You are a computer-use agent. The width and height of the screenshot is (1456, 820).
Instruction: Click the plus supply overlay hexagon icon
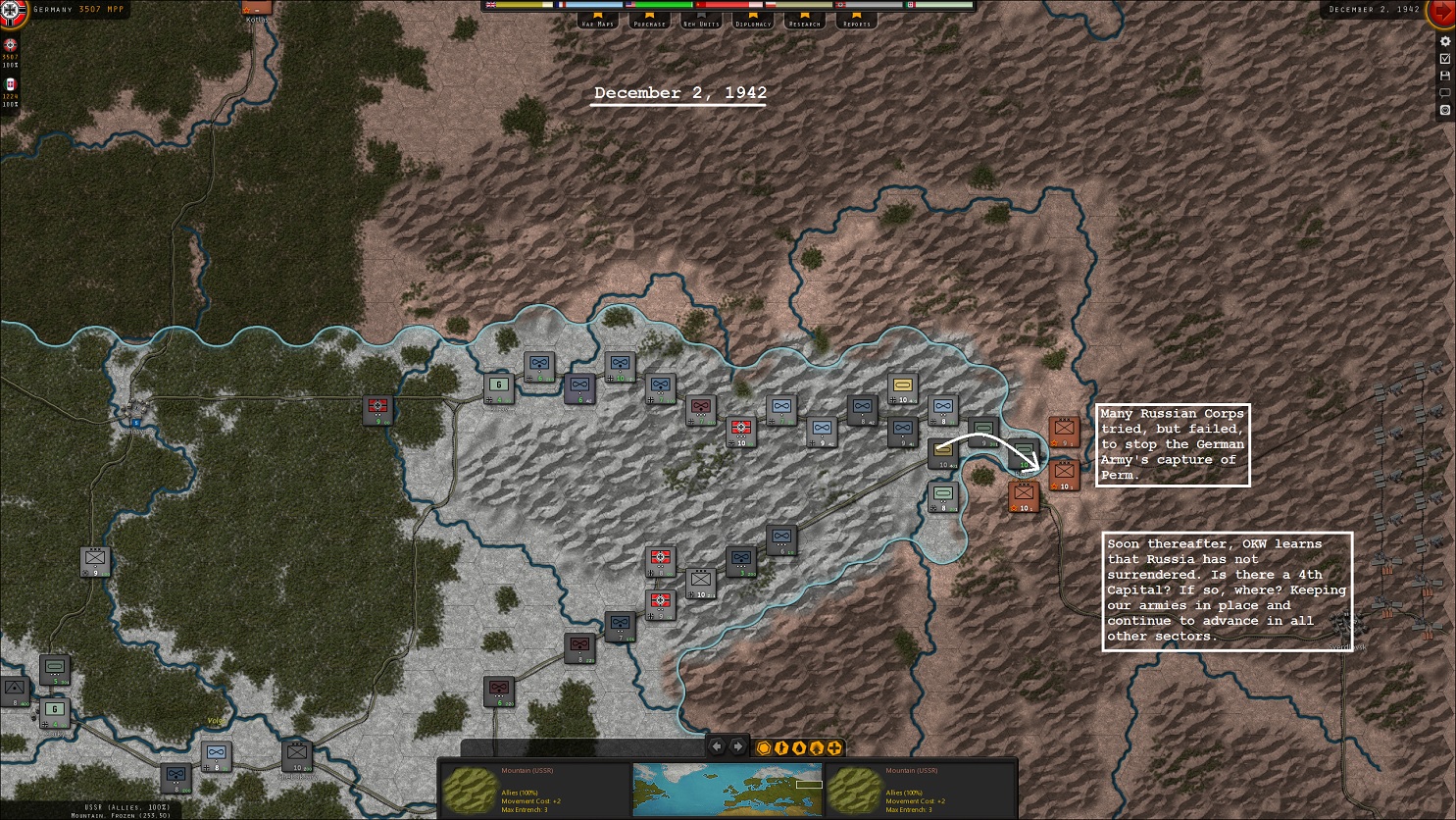coord(833,747)
